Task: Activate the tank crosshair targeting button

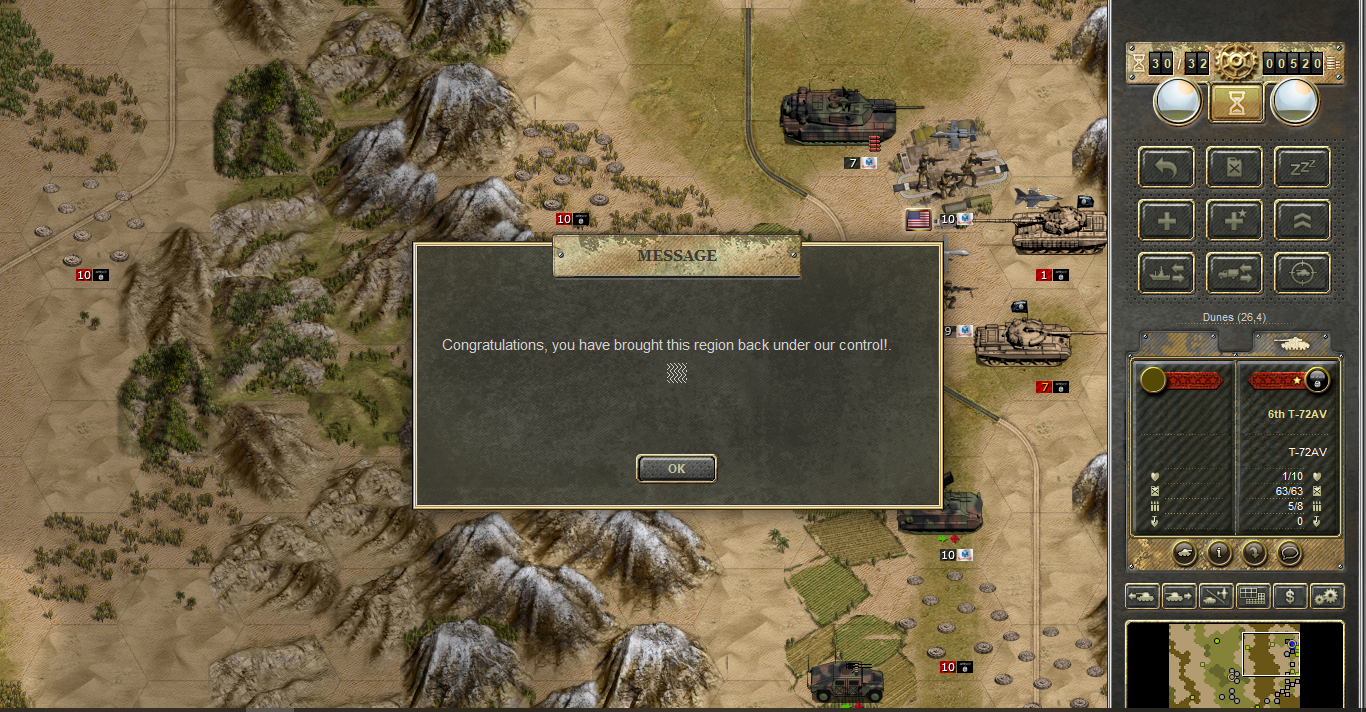Action: click(x=1301, y=273)
